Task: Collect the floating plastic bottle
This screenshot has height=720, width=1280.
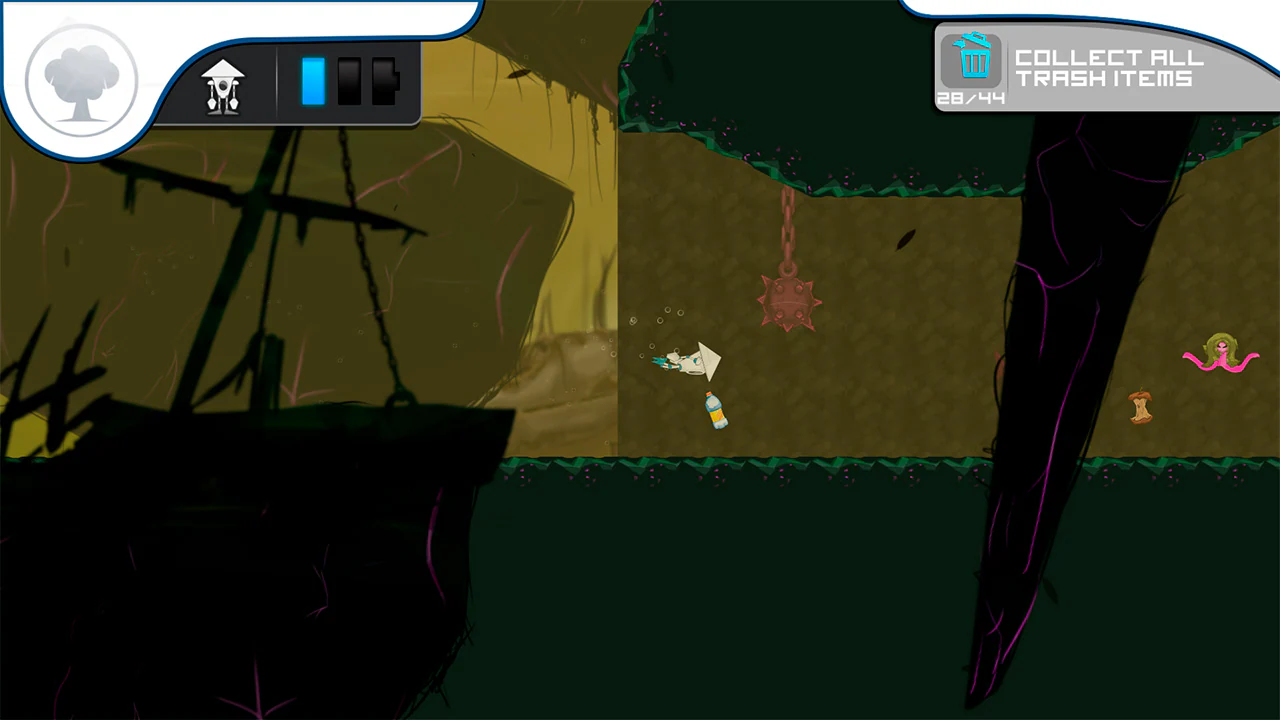Action: pos(714,411)
